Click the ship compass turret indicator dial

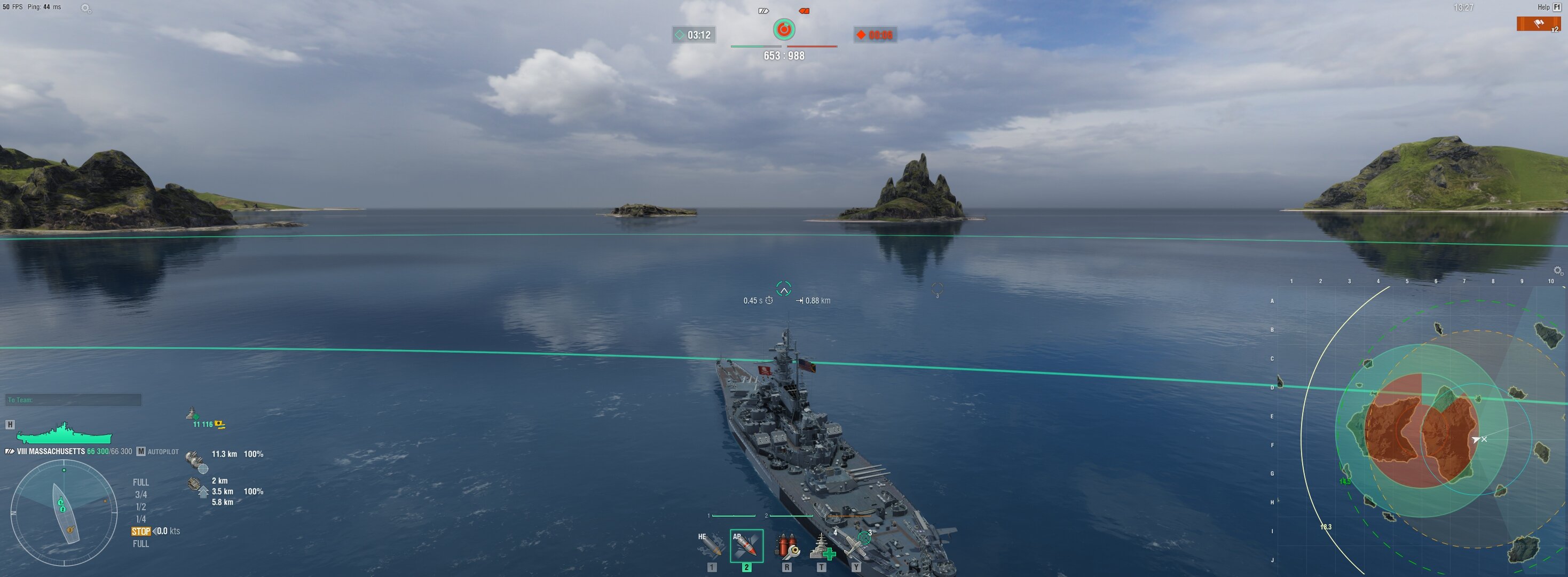pos(64,513)
